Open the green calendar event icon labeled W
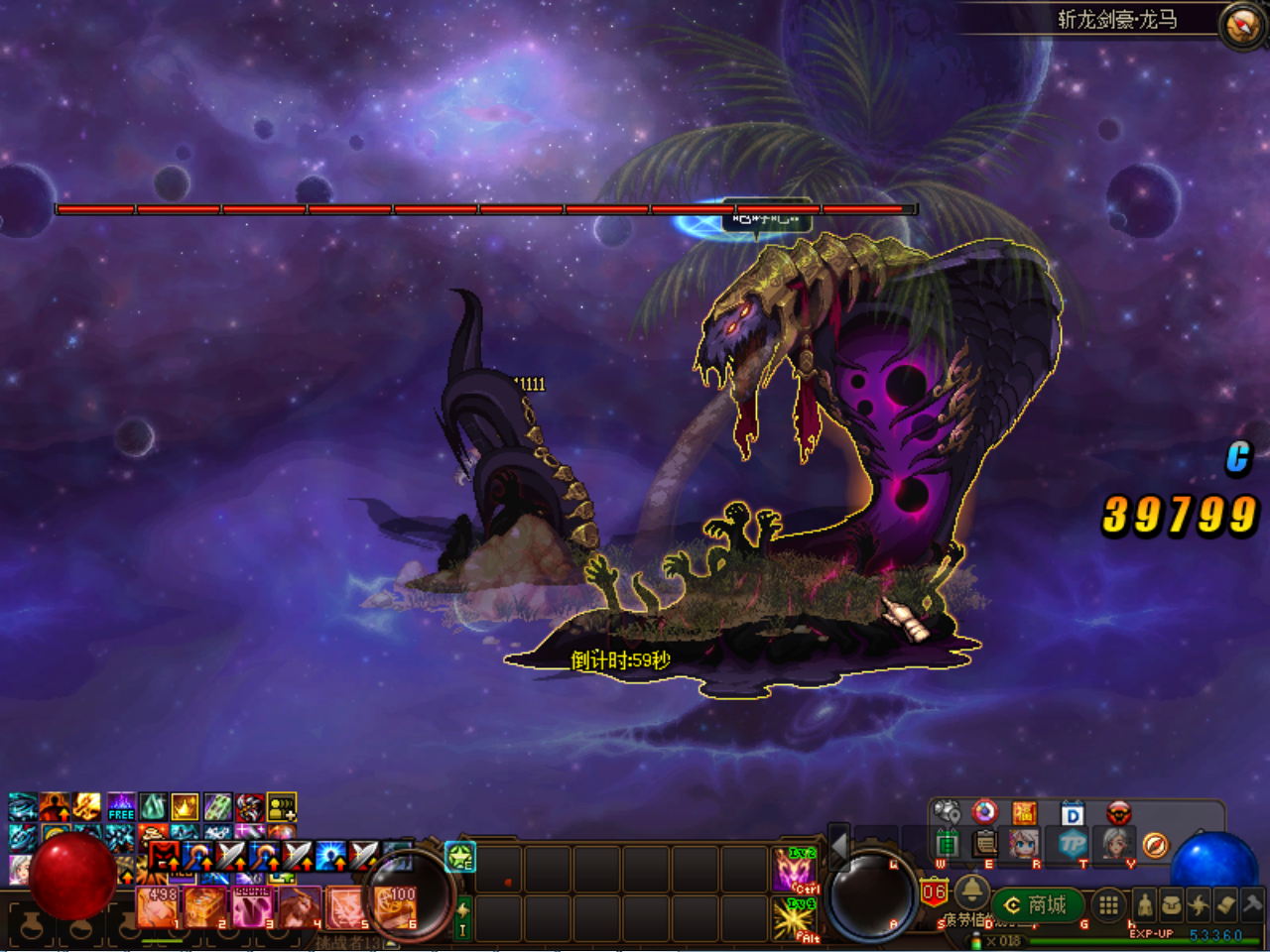 coord(949,842)
